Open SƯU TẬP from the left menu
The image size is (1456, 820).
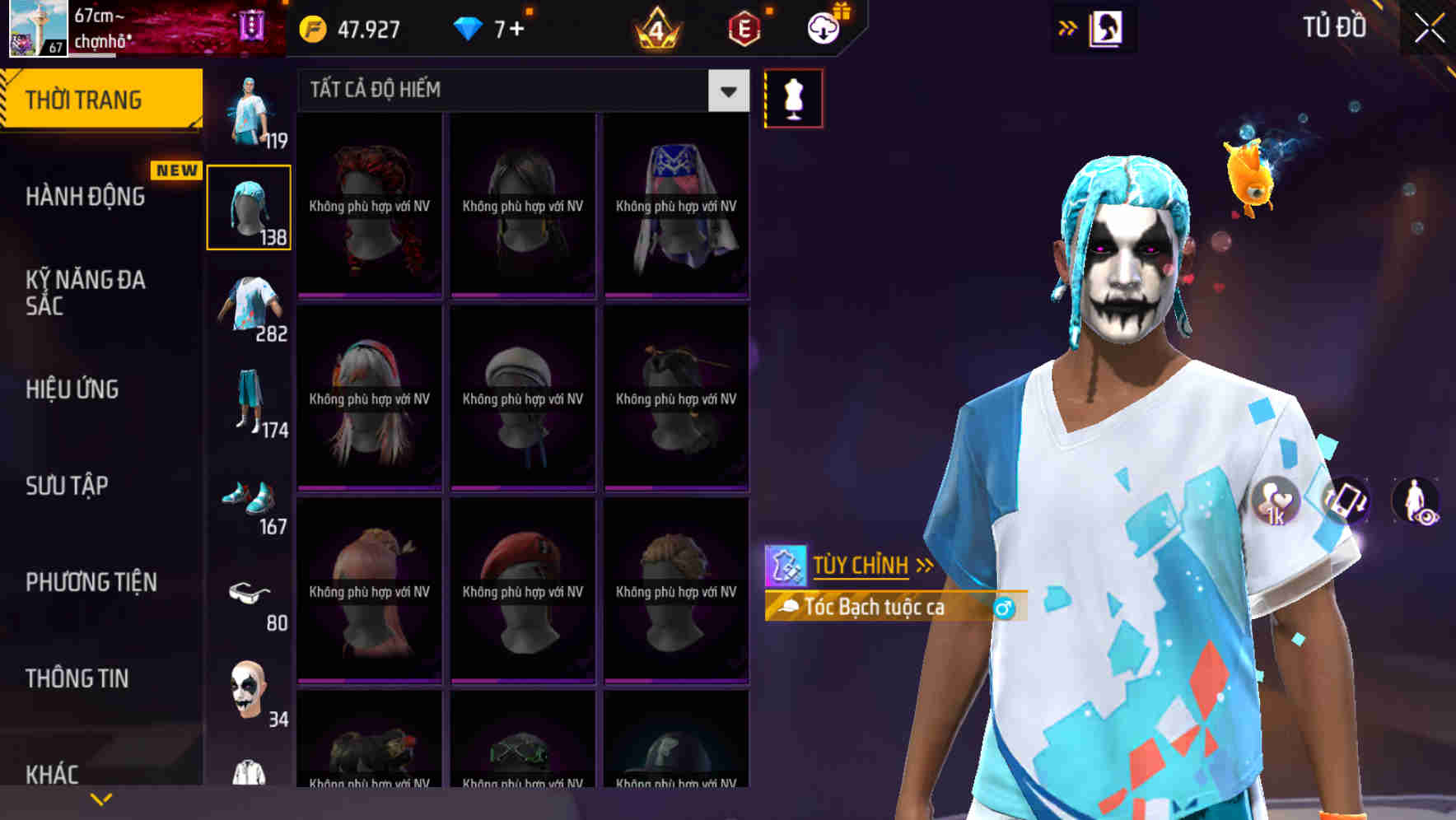point(66,487)
